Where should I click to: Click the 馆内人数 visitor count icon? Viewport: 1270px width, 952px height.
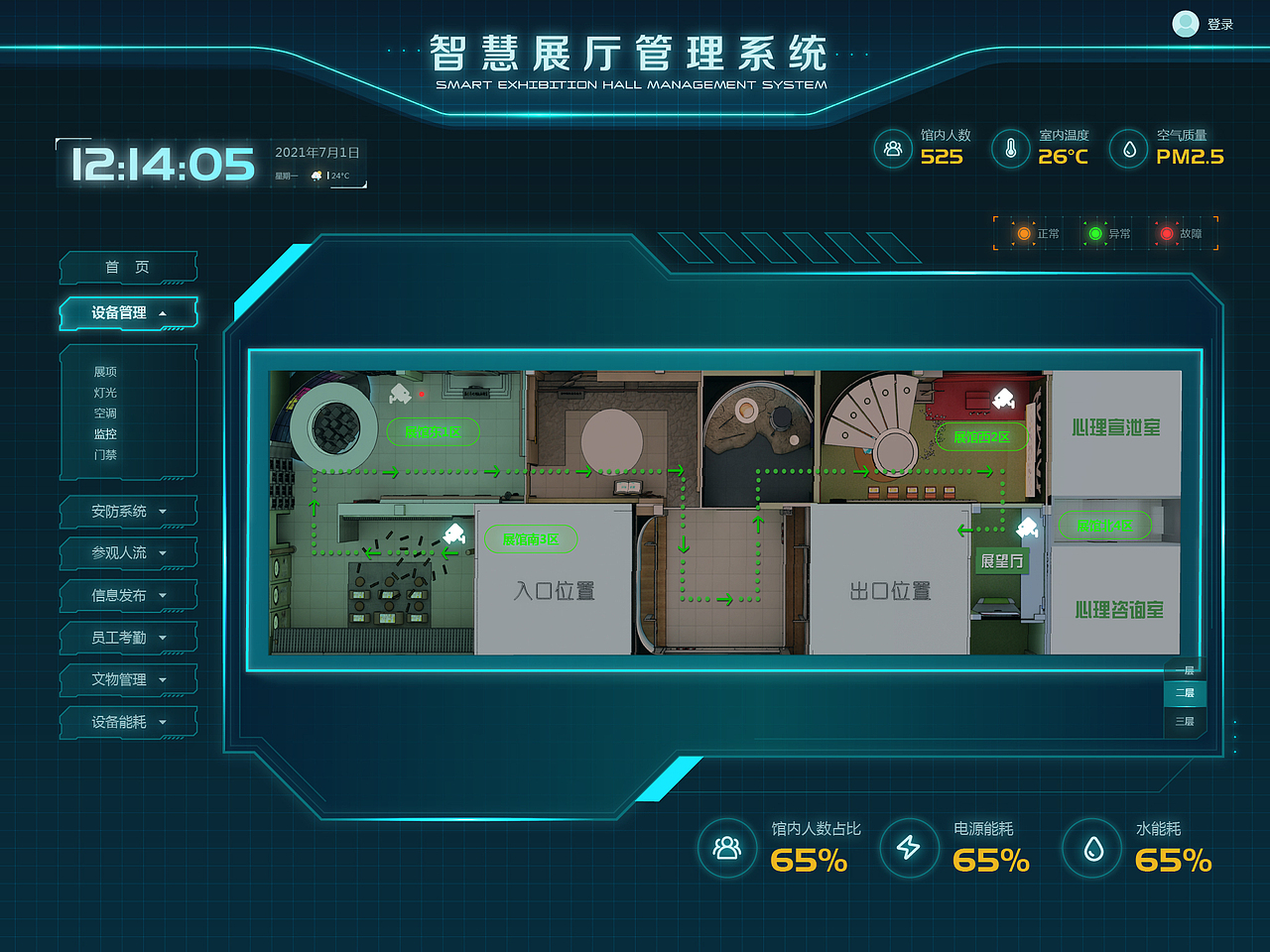click(893, 150)
